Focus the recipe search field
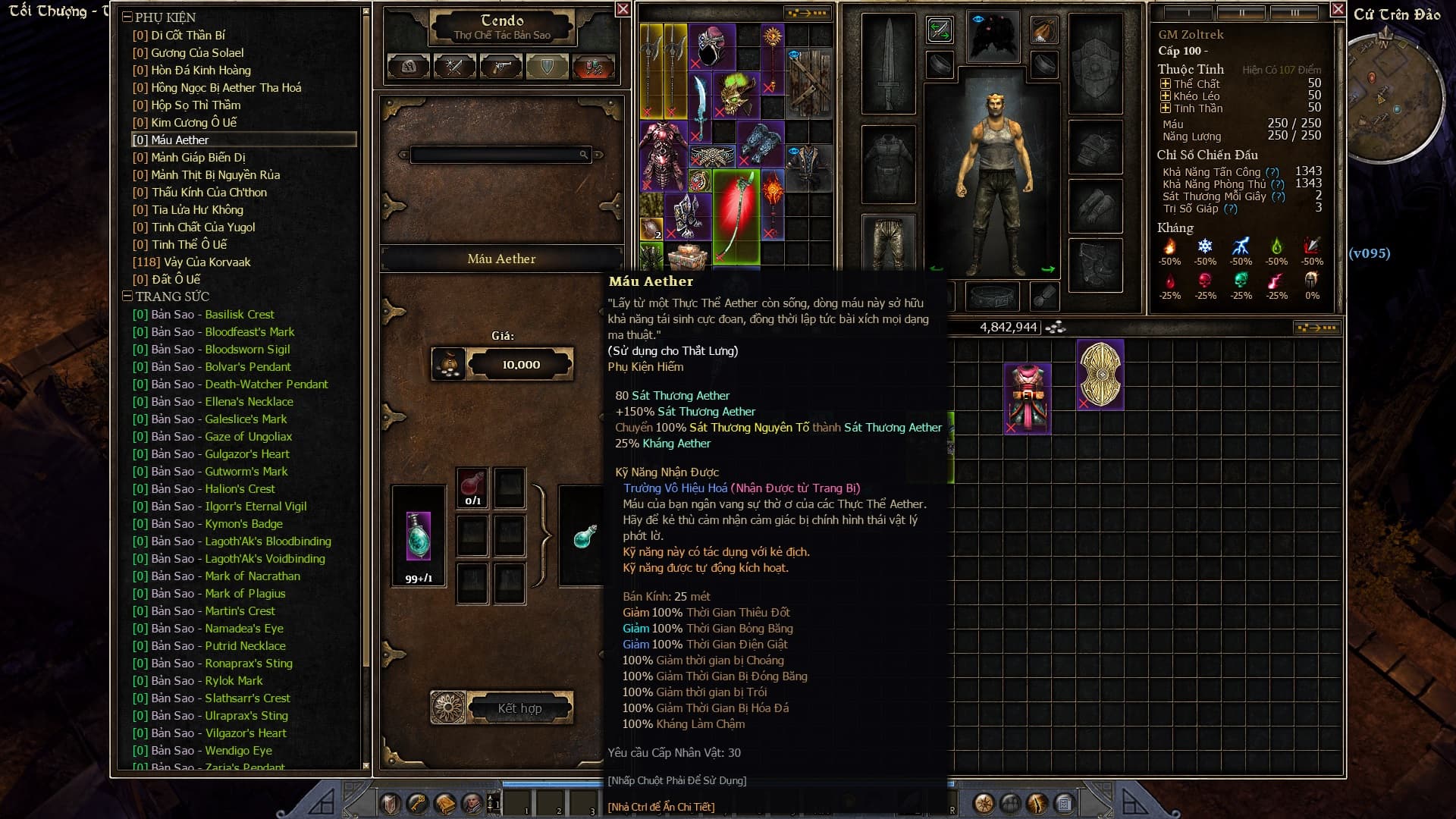 point(497,155)
